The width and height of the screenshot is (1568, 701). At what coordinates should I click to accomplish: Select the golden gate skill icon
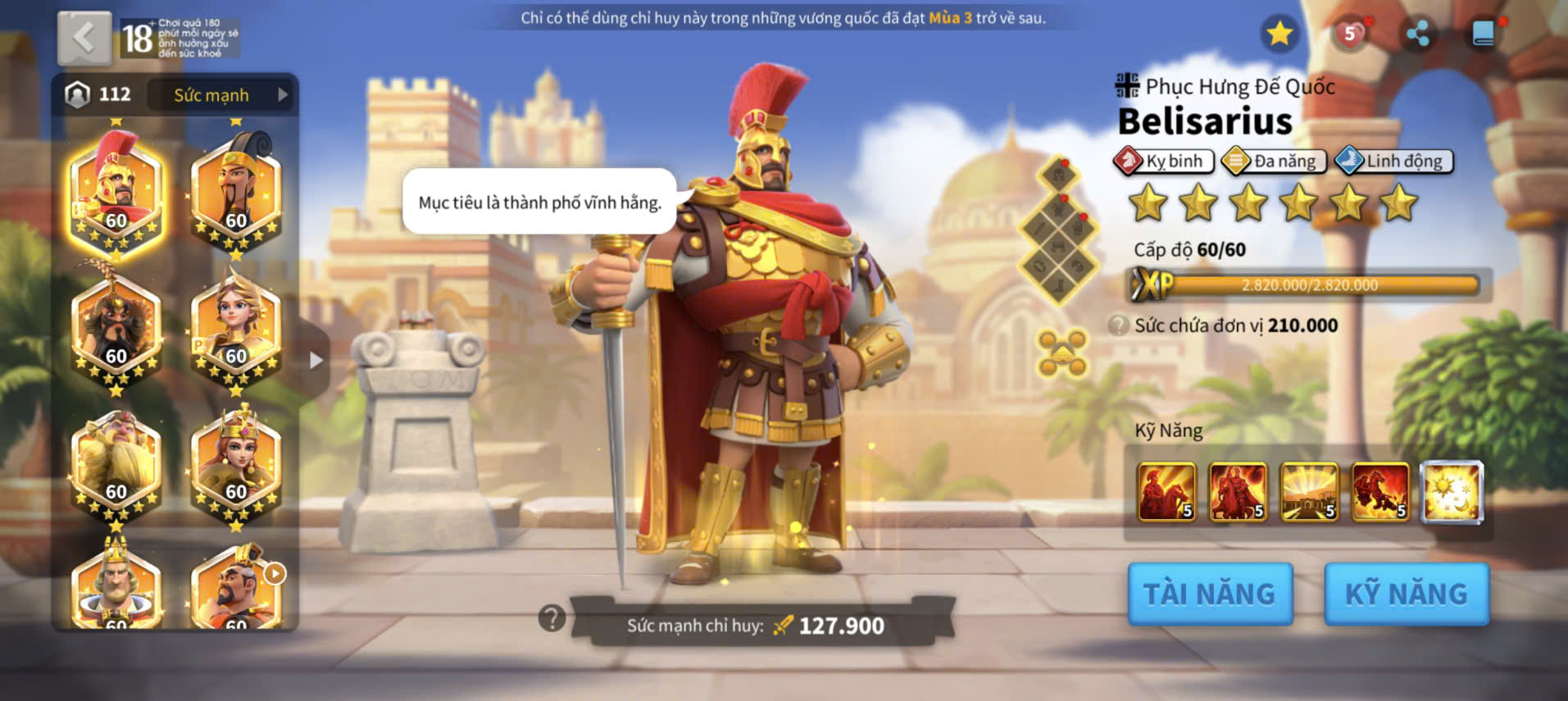click(1309, 492)
